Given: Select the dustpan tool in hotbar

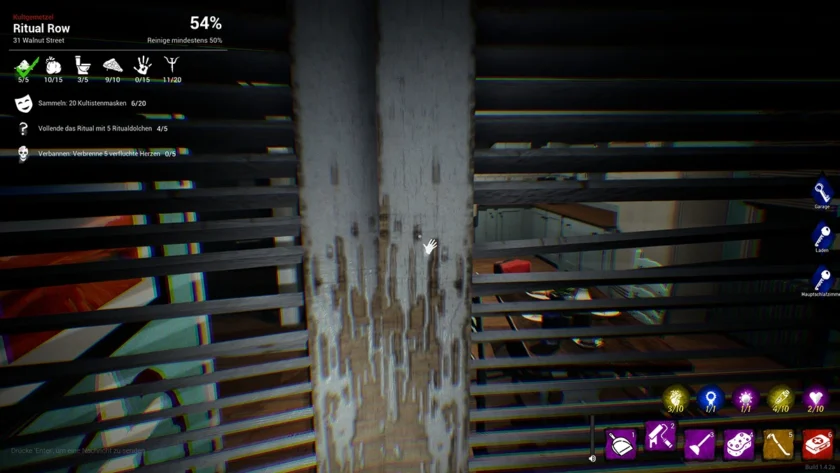Looking at the screenshot, I should pos(620,442).
